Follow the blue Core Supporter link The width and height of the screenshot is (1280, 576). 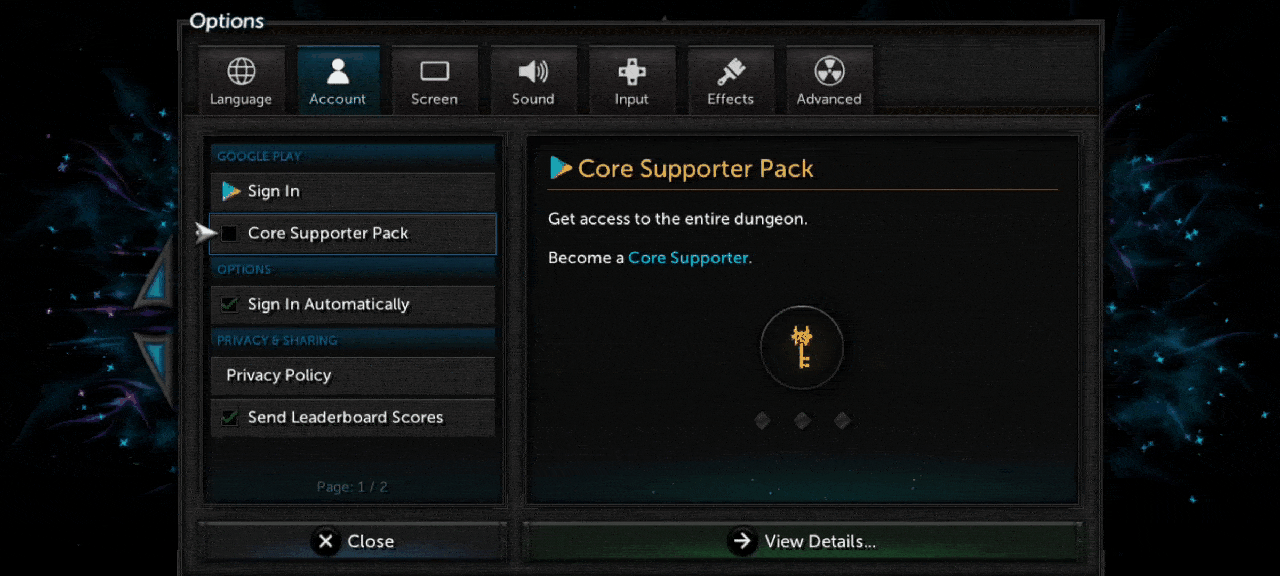click(688, 258)
